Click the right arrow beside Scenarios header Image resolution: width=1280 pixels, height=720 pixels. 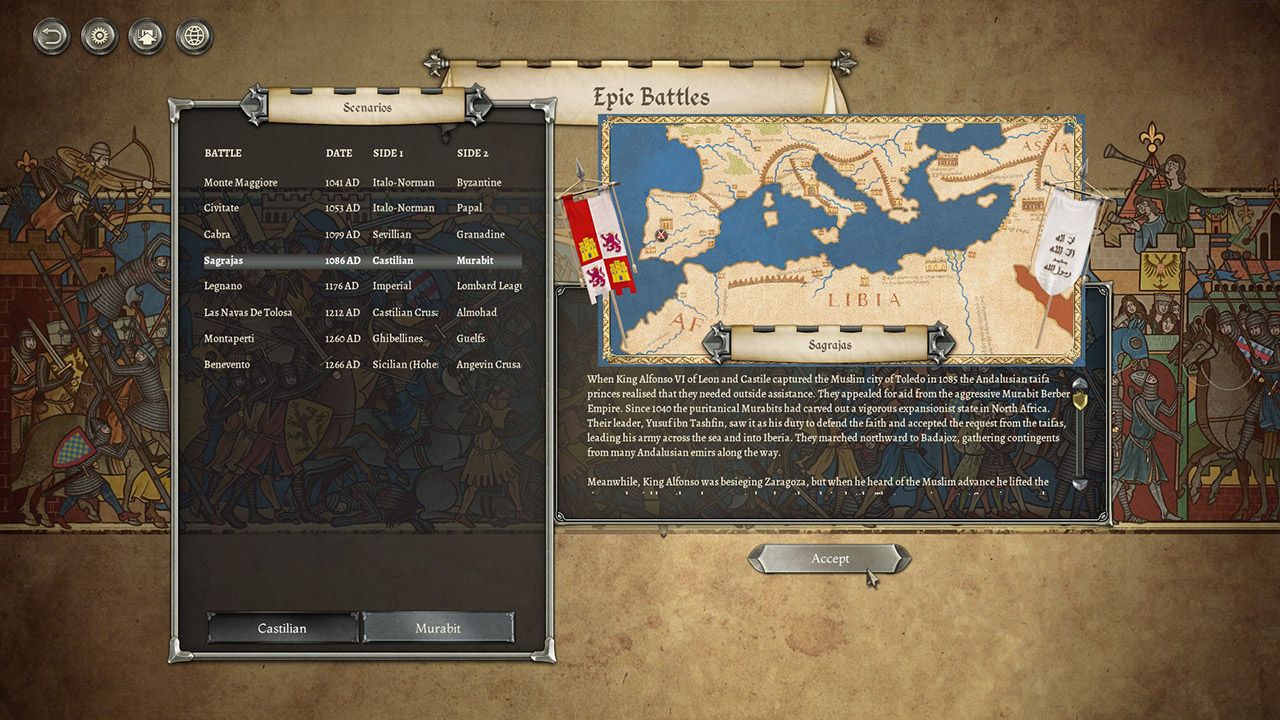[x=478, y=106]
